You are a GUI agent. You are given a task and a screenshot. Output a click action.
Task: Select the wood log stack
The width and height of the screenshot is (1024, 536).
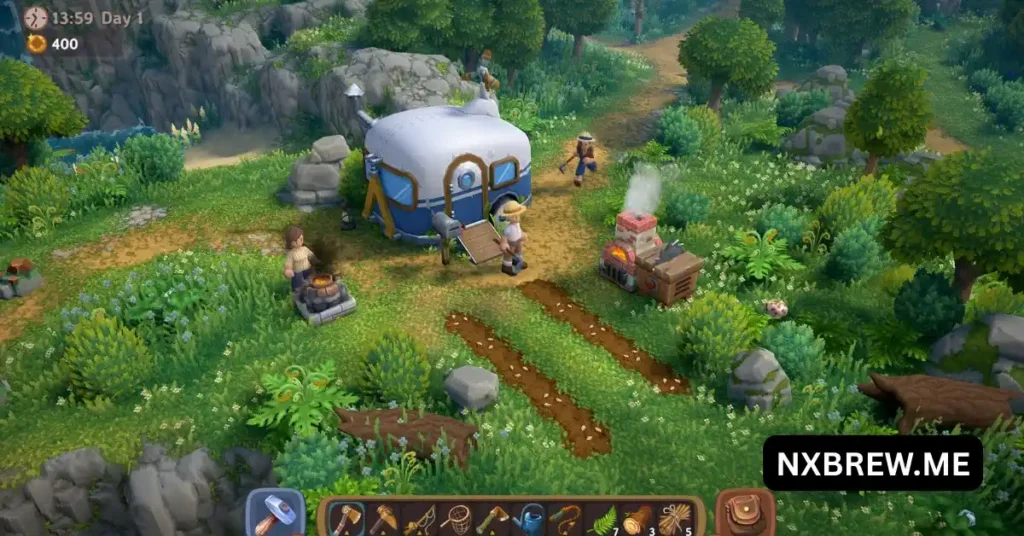pos(638,519)
